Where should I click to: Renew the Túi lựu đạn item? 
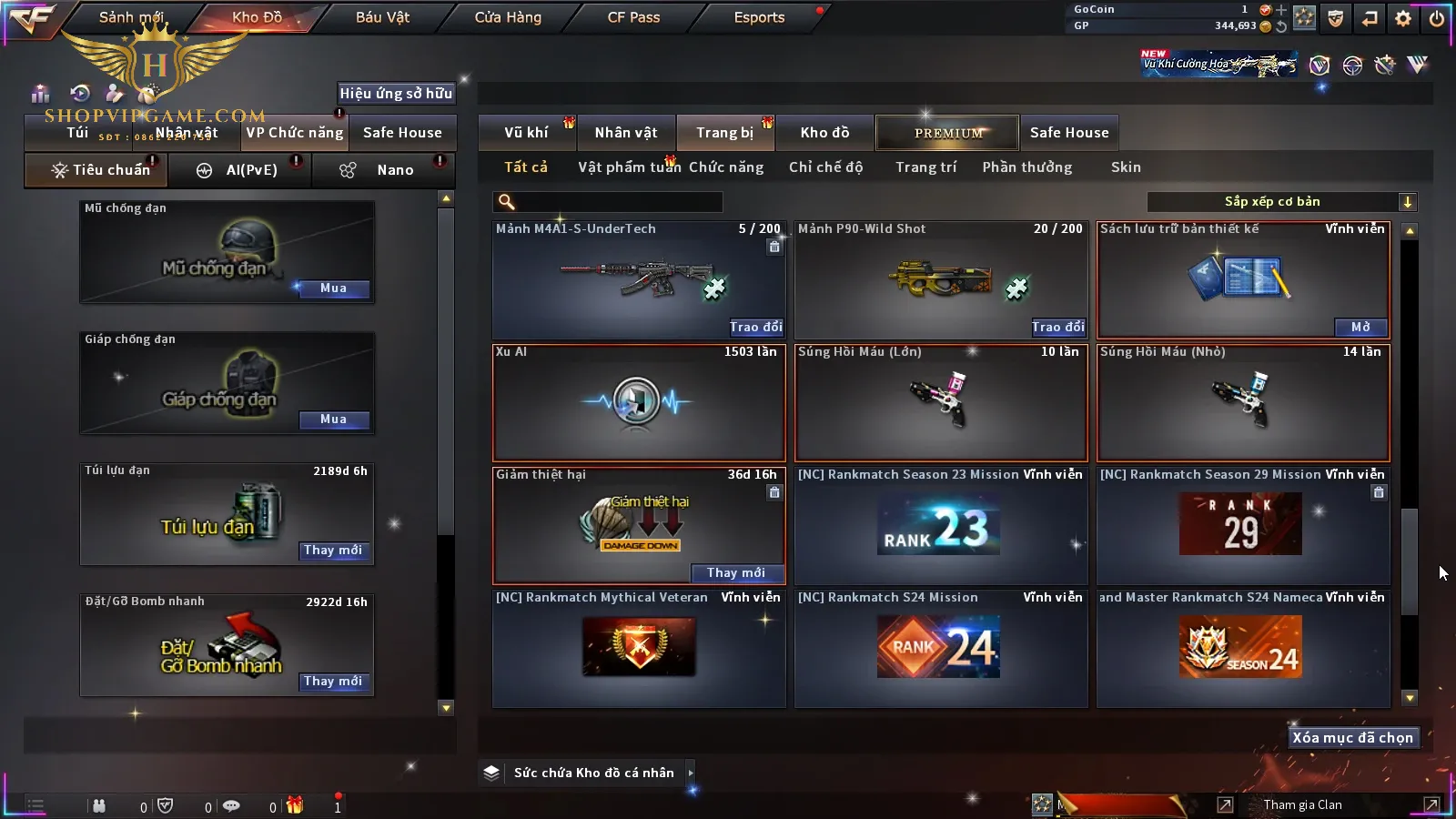click(333, 551)
